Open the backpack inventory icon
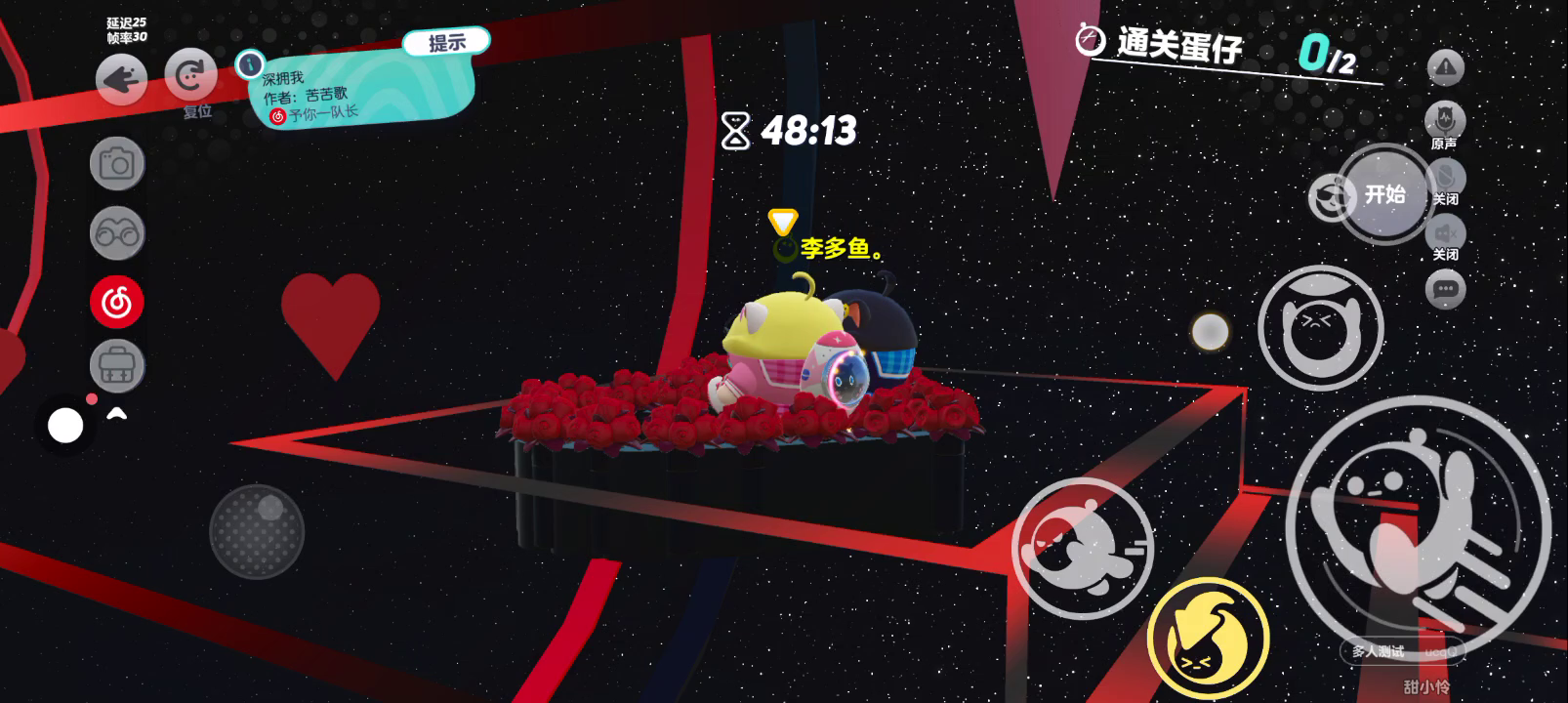Image resolution: width=1568 pixels, height=703 pixels. [117, 367]
